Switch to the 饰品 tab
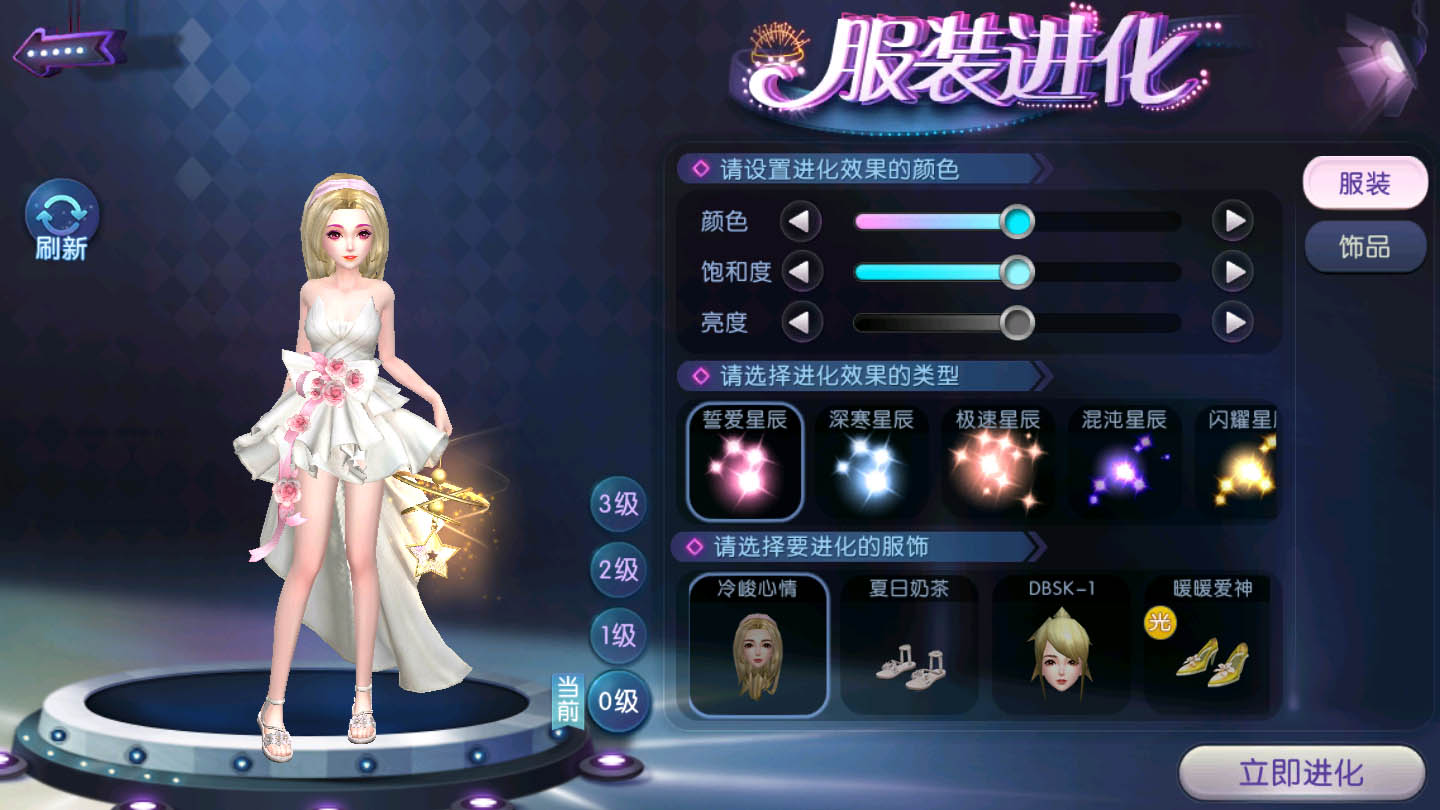This screenshot has height=810, width=1440. point(1365,245)
